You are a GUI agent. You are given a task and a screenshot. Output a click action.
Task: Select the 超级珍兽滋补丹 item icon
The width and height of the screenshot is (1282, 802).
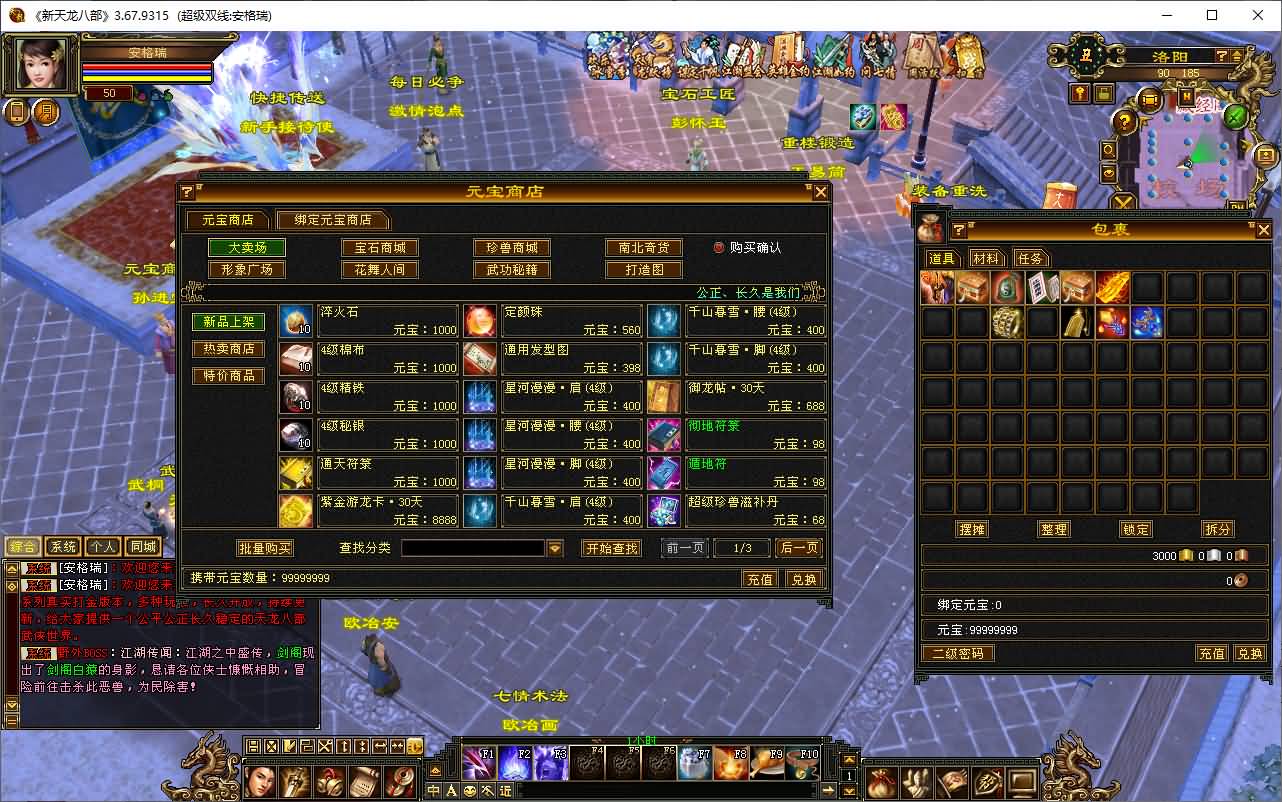(x=664, y=511)
